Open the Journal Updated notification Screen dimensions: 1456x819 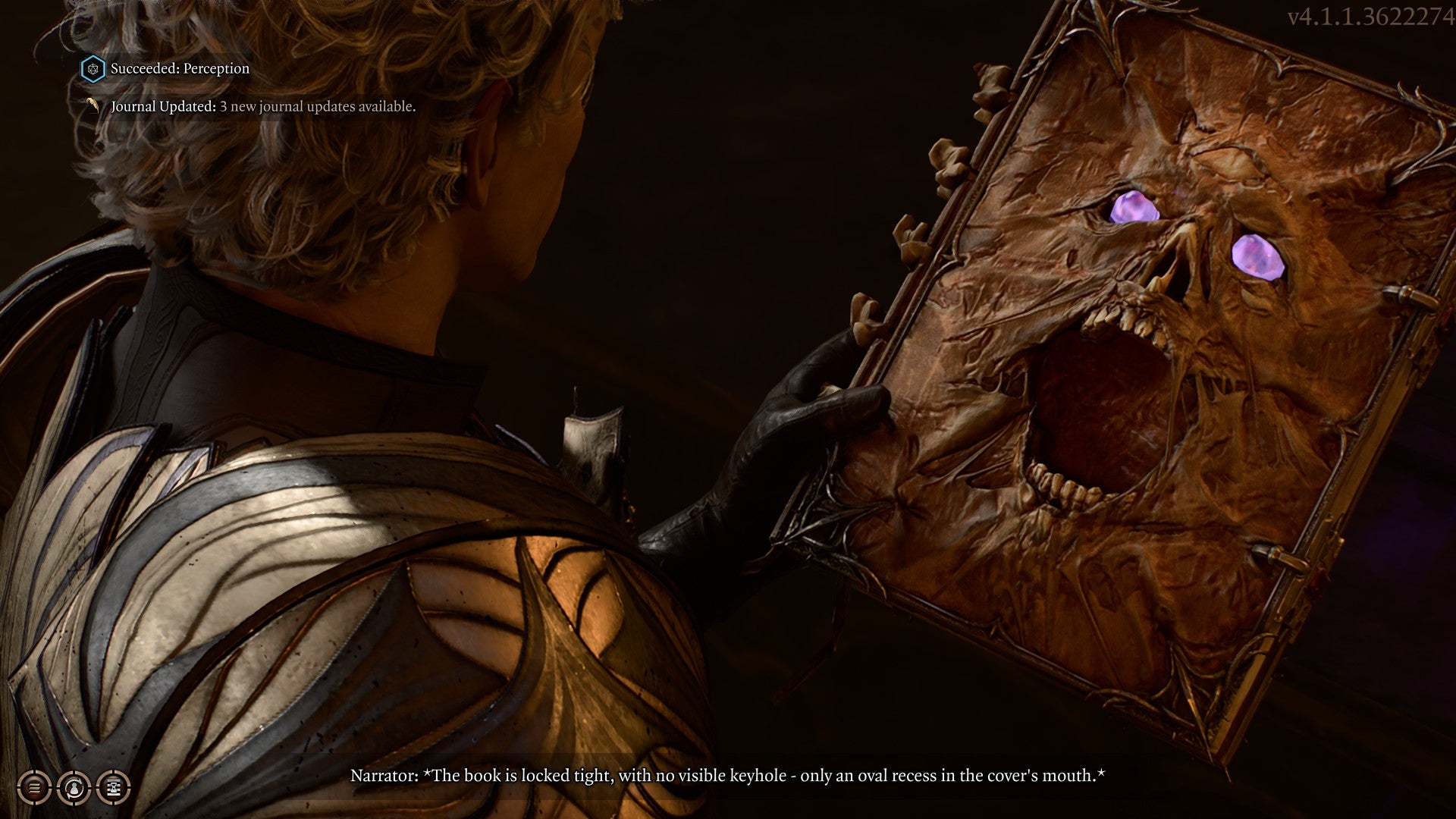click(262, 106)
